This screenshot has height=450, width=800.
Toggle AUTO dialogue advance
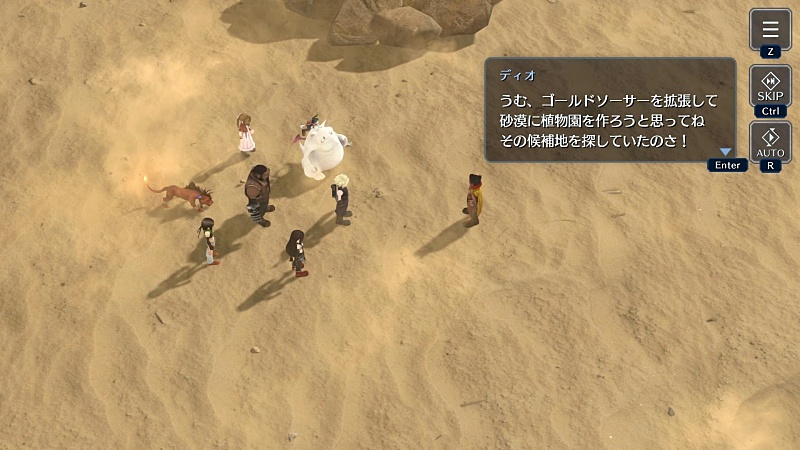click(770, 142)
